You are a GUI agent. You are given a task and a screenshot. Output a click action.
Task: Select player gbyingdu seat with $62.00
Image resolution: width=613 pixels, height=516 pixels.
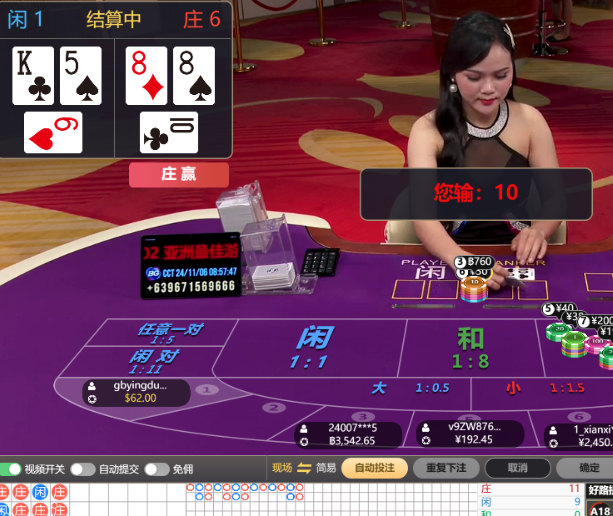[x=138, y=392]
